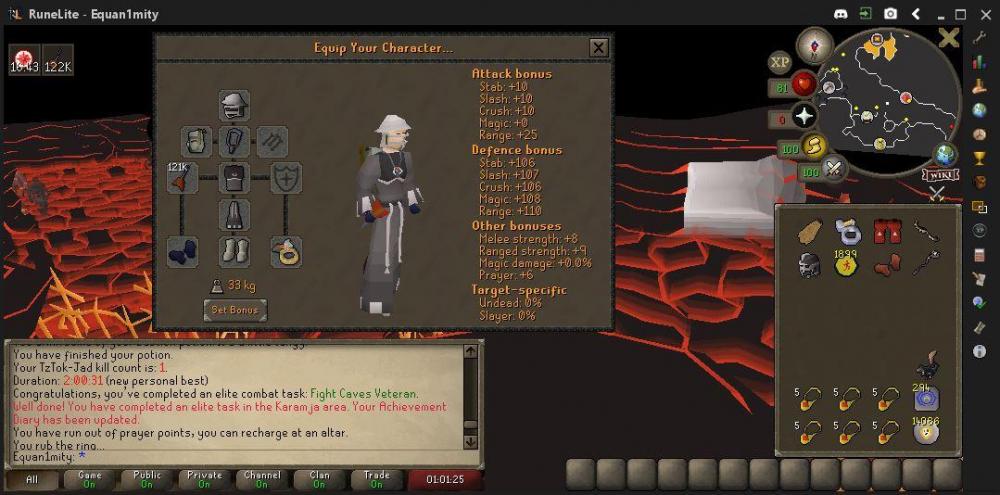Click the special attack orb
1000x495 pixels.
832,170
